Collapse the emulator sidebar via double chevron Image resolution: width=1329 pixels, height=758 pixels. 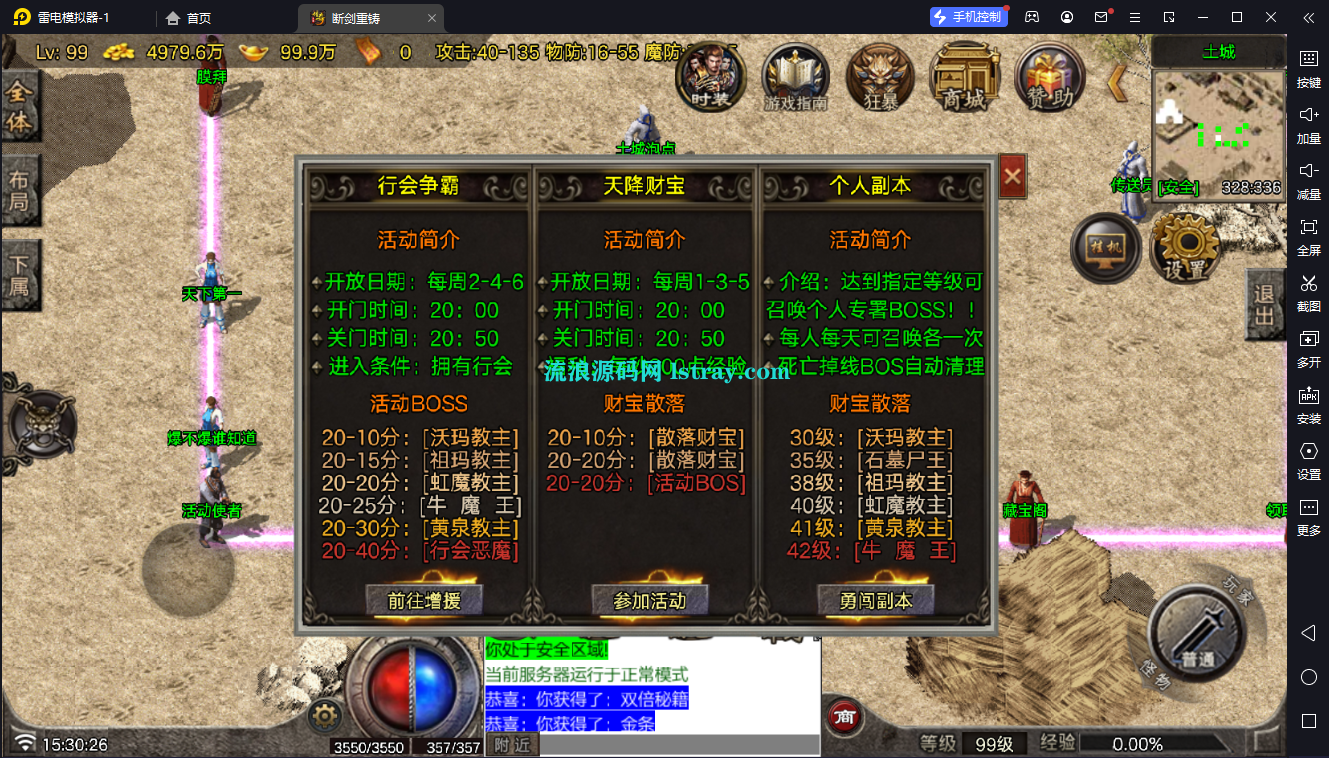[x=1309, y=17]
